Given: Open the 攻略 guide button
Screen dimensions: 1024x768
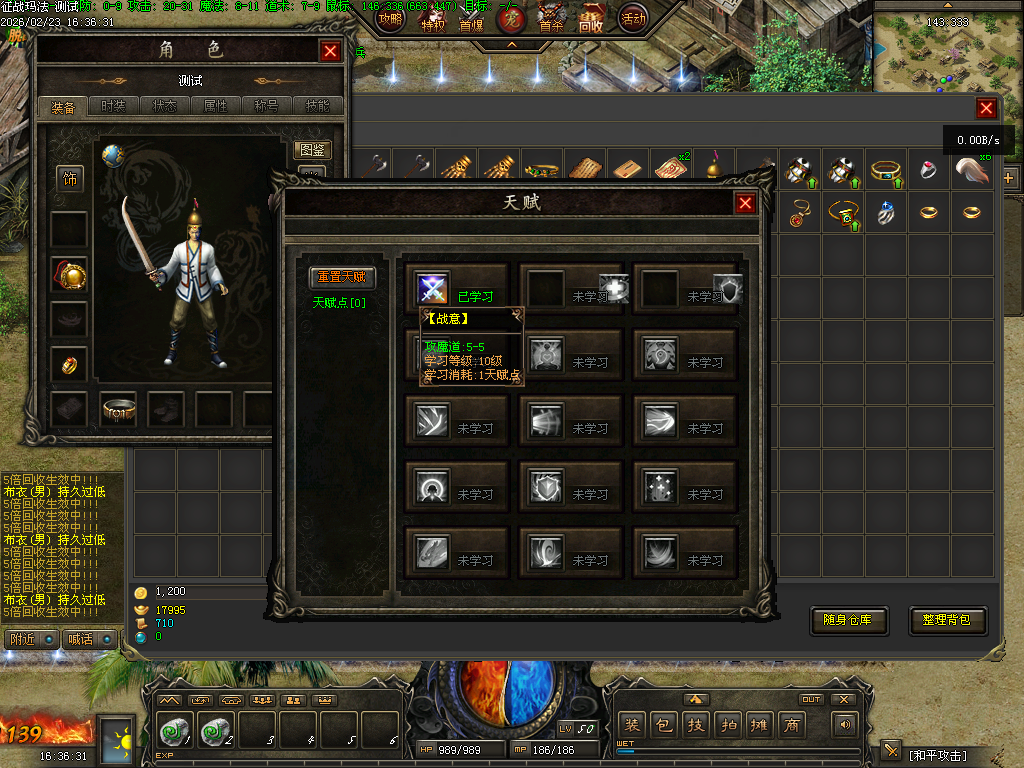Looking at the screenshot, I should pos(389,18).
